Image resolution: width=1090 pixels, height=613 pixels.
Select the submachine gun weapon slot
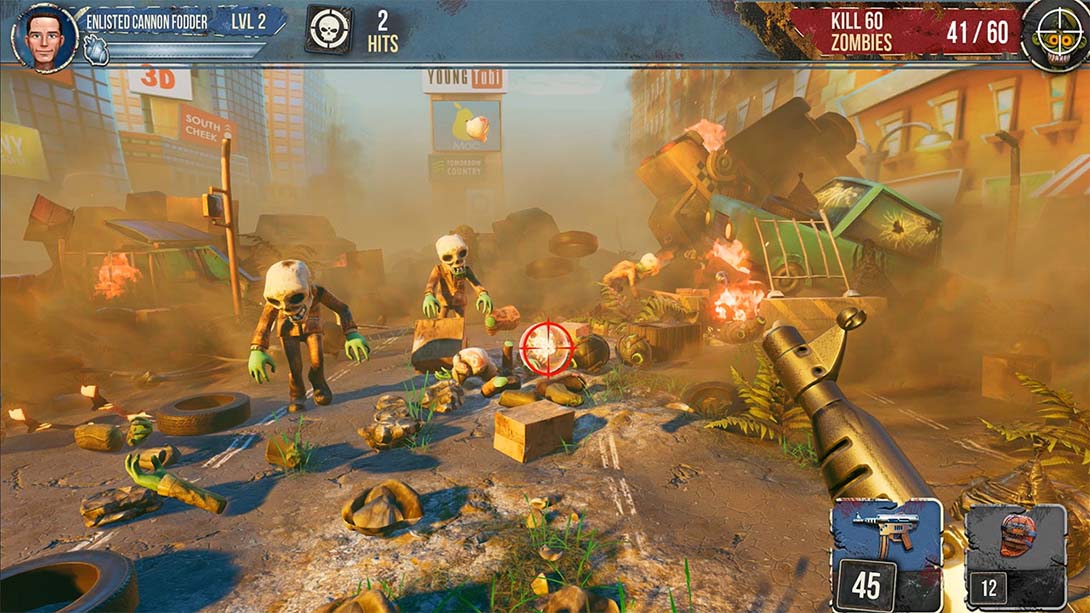[x=886, y=553]
